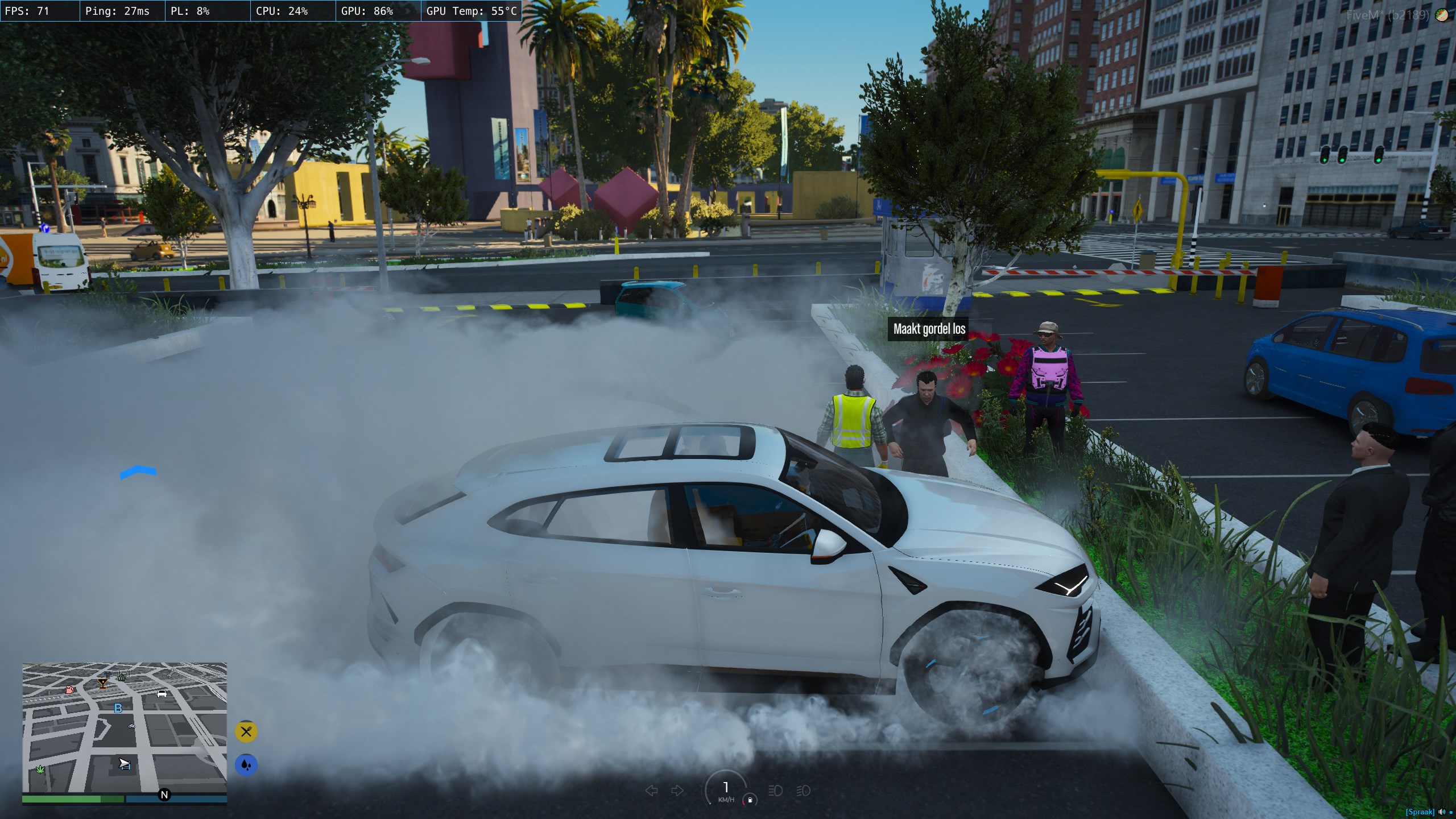Click the north compass N indicator
The width and height of the screenshot is (1456, 819).
pos(164,795)
